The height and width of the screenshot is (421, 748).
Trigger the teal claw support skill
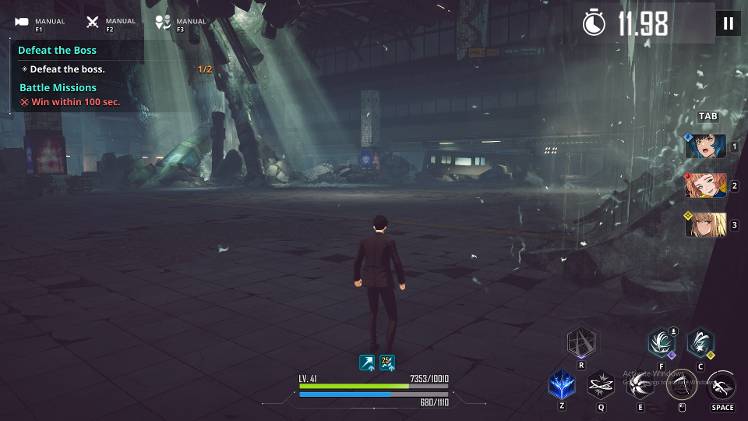coord(661,343)
